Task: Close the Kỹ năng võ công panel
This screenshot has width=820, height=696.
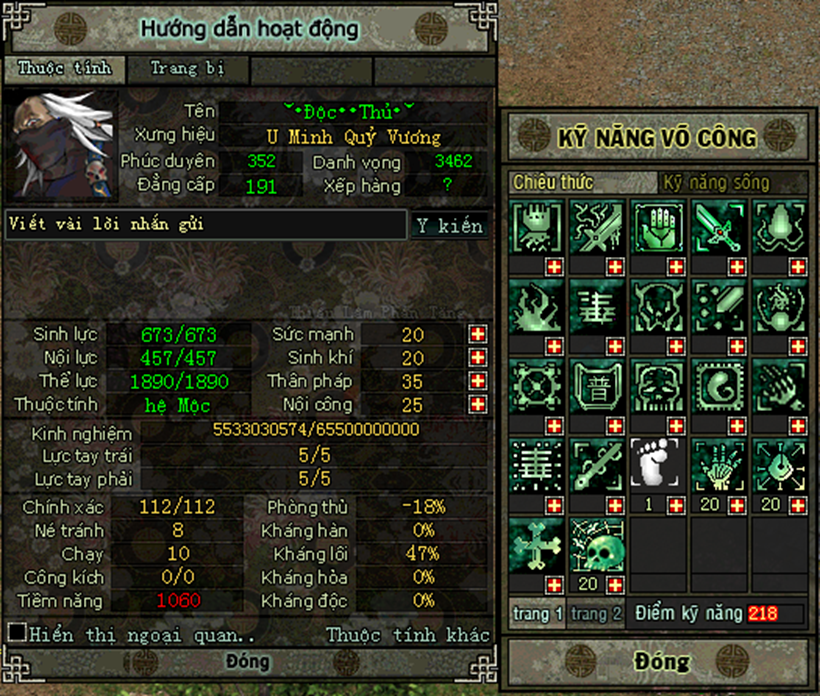Action: (661, 661)
